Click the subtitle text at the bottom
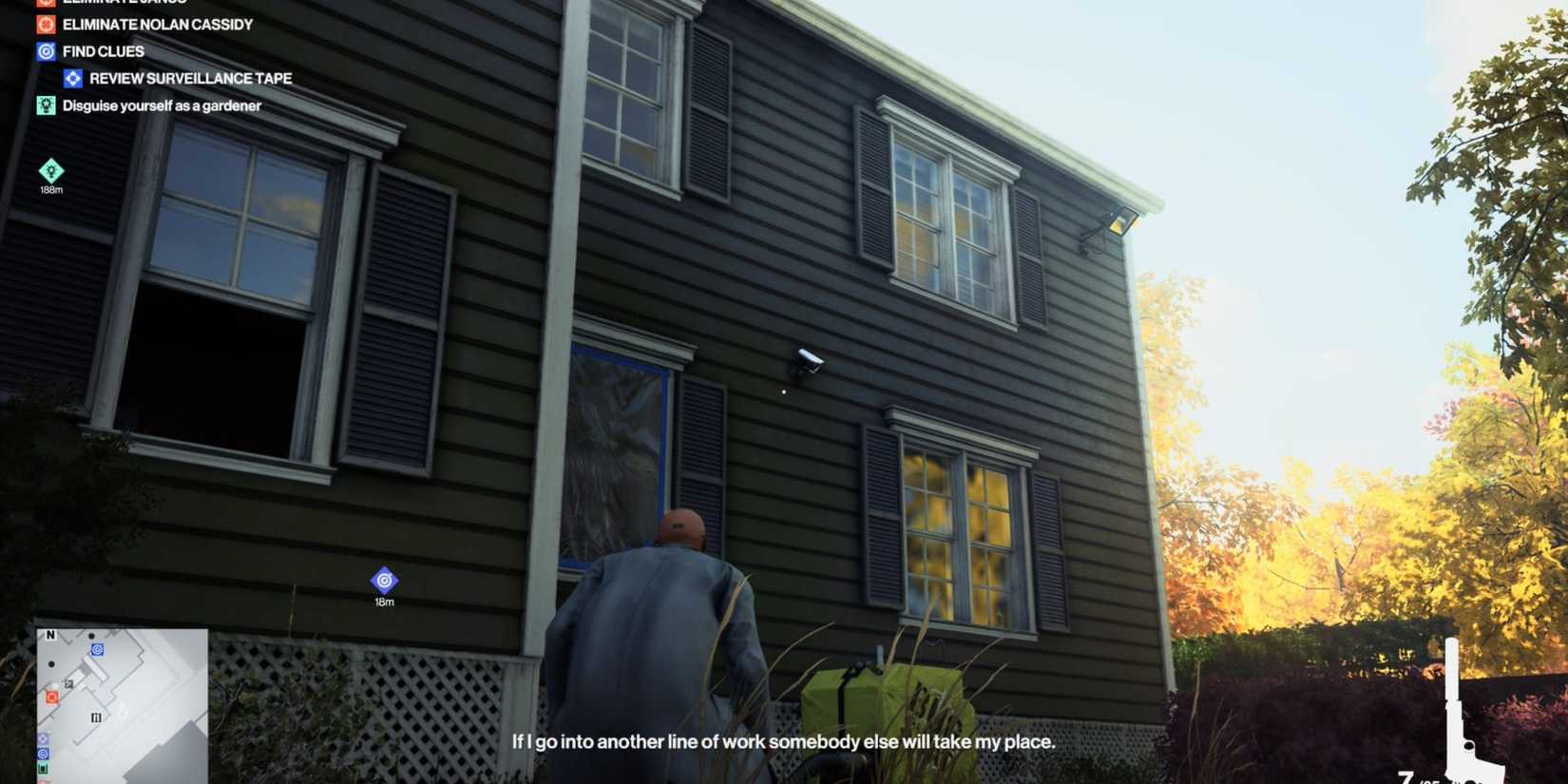 point(783,741)
